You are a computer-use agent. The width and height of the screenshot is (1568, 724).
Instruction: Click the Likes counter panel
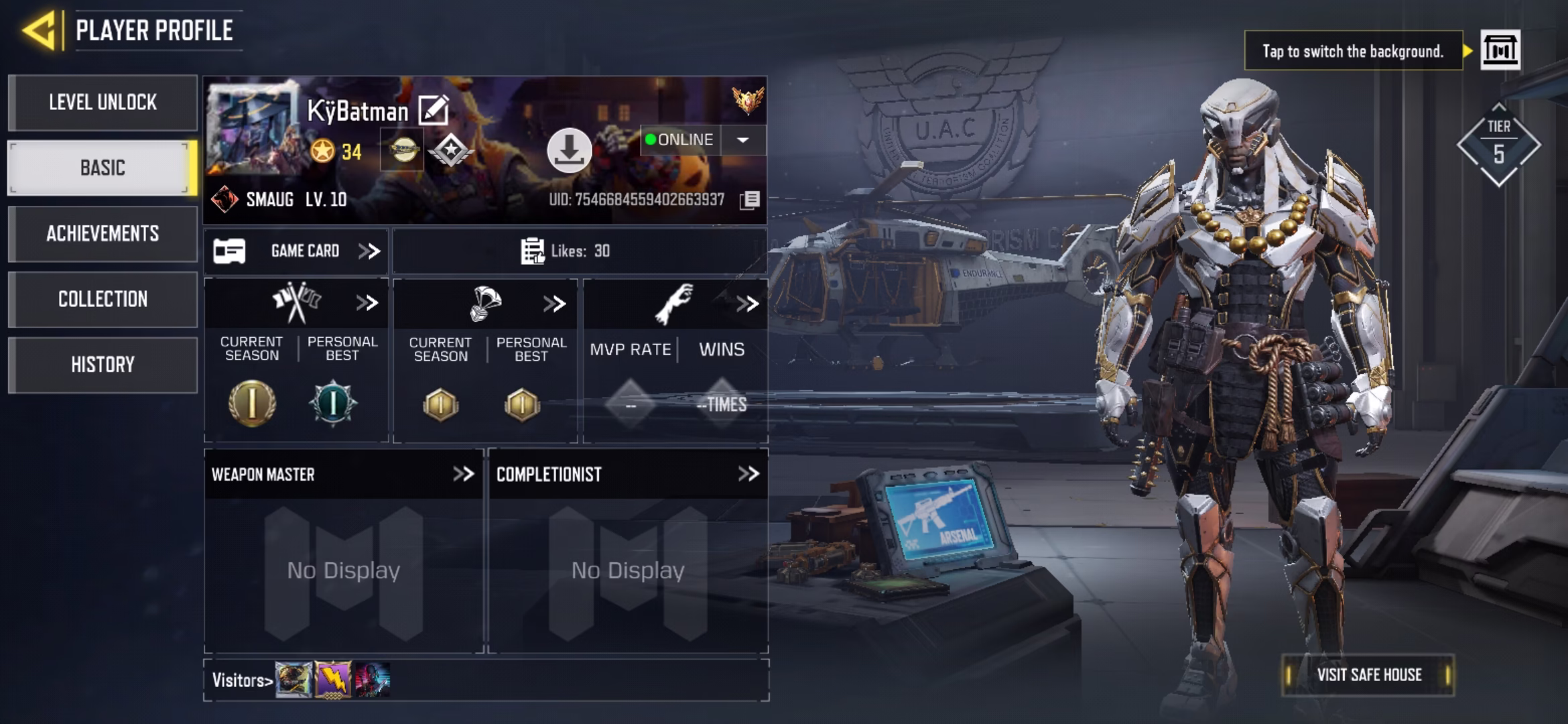click(x=579, y=251)
